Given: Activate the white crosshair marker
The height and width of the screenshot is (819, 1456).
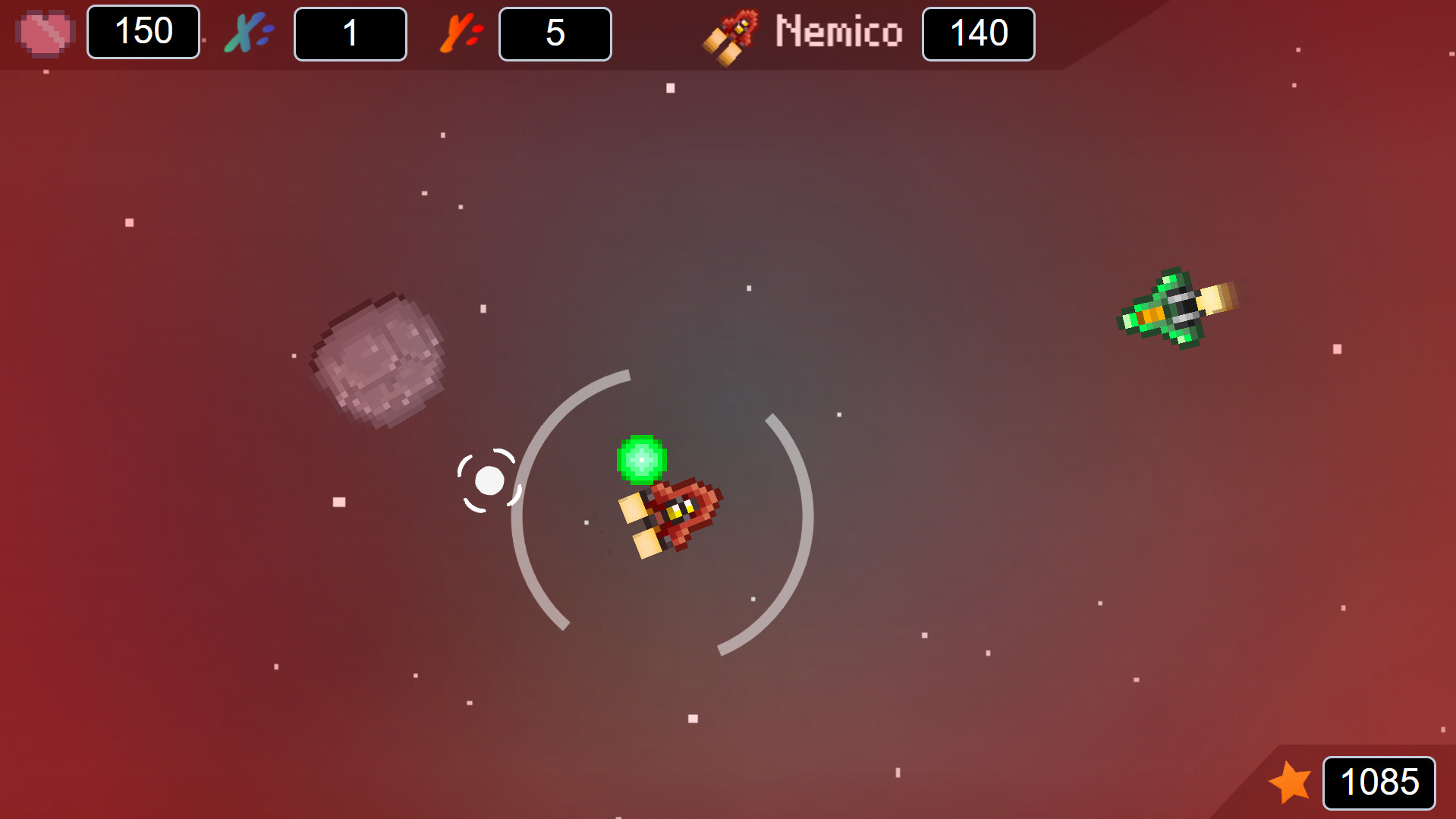Looking at the screenshot, I should click(x=489, y=480).
